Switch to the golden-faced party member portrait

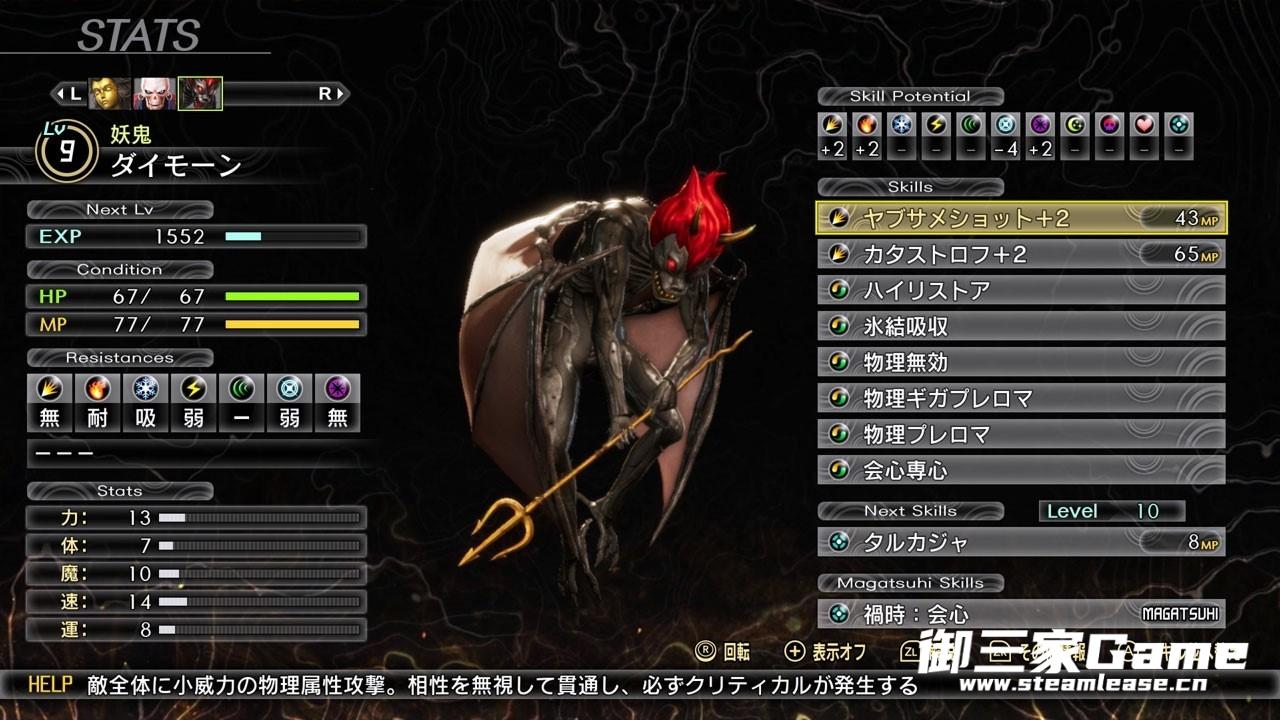110,94
